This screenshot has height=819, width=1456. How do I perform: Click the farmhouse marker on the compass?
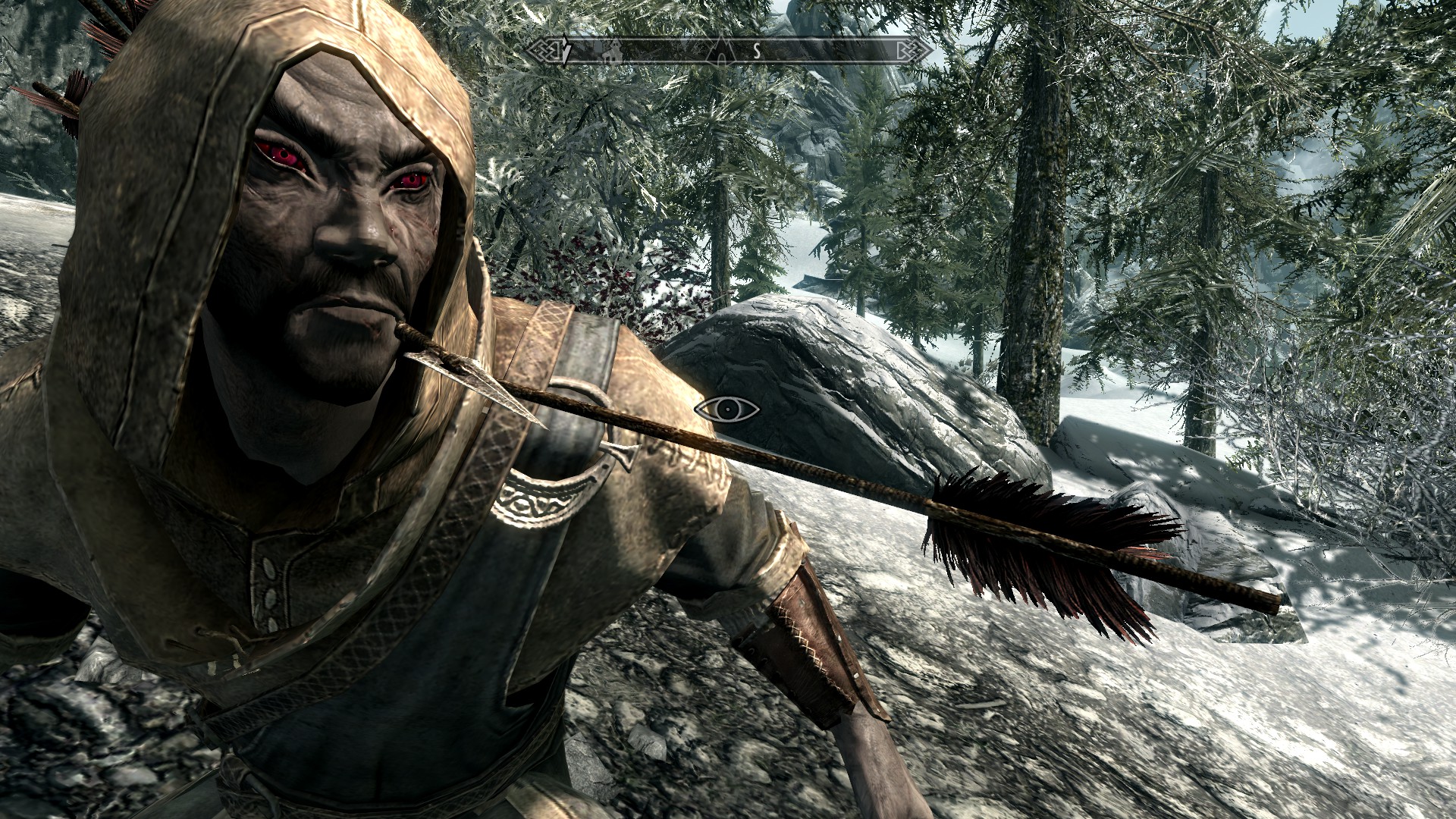(x=613, y=52)
